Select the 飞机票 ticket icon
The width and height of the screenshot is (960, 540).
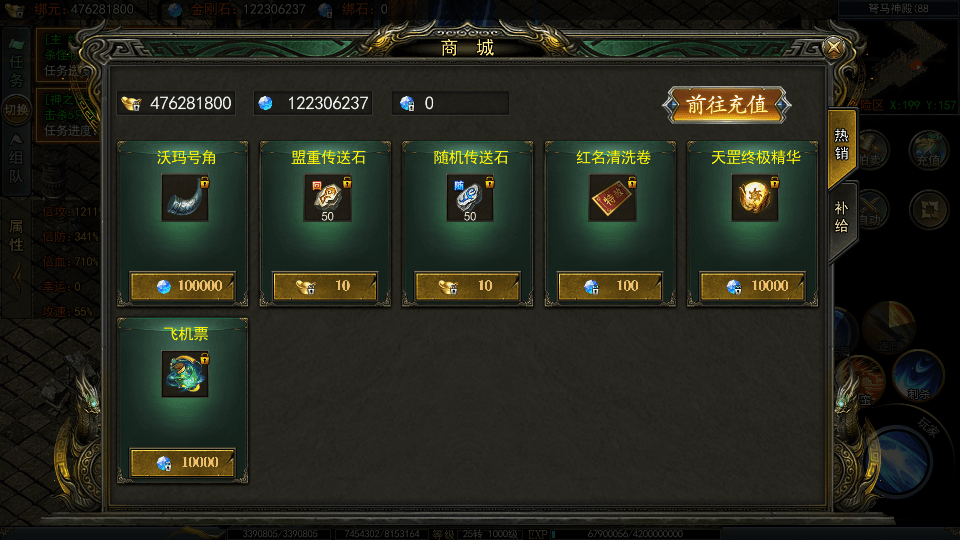pos(185,374)
